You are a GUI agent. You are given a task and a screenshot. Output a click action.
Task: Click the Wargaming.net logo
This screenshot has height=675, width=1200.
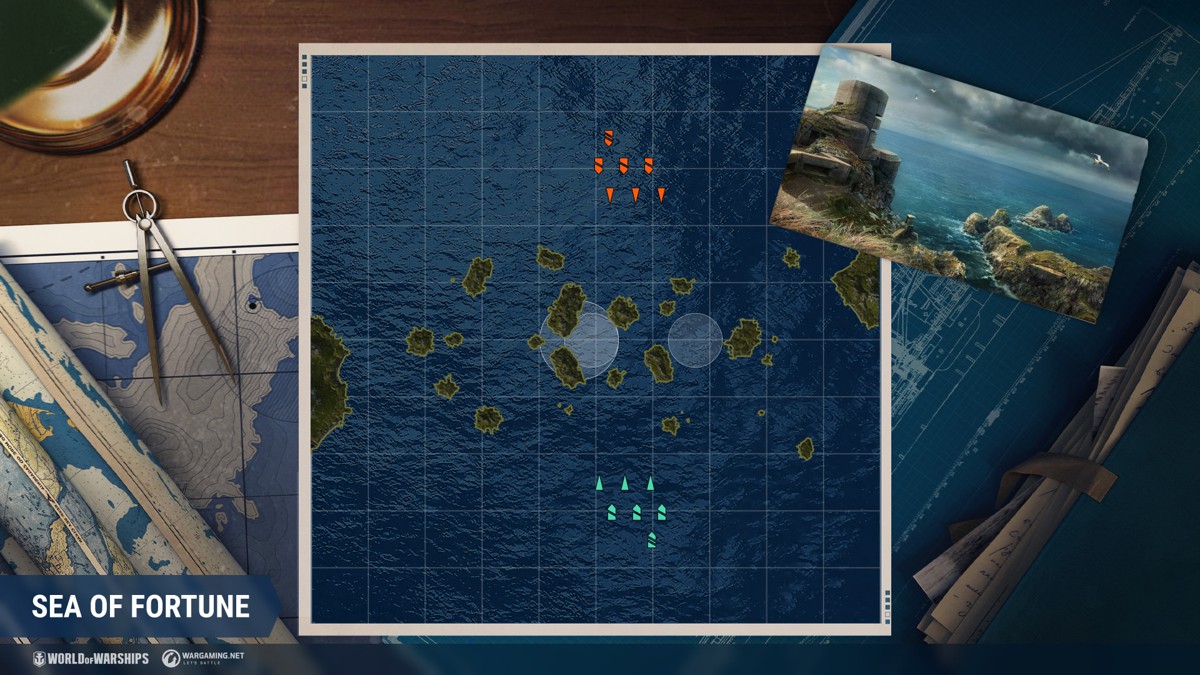tap(205, 658)
